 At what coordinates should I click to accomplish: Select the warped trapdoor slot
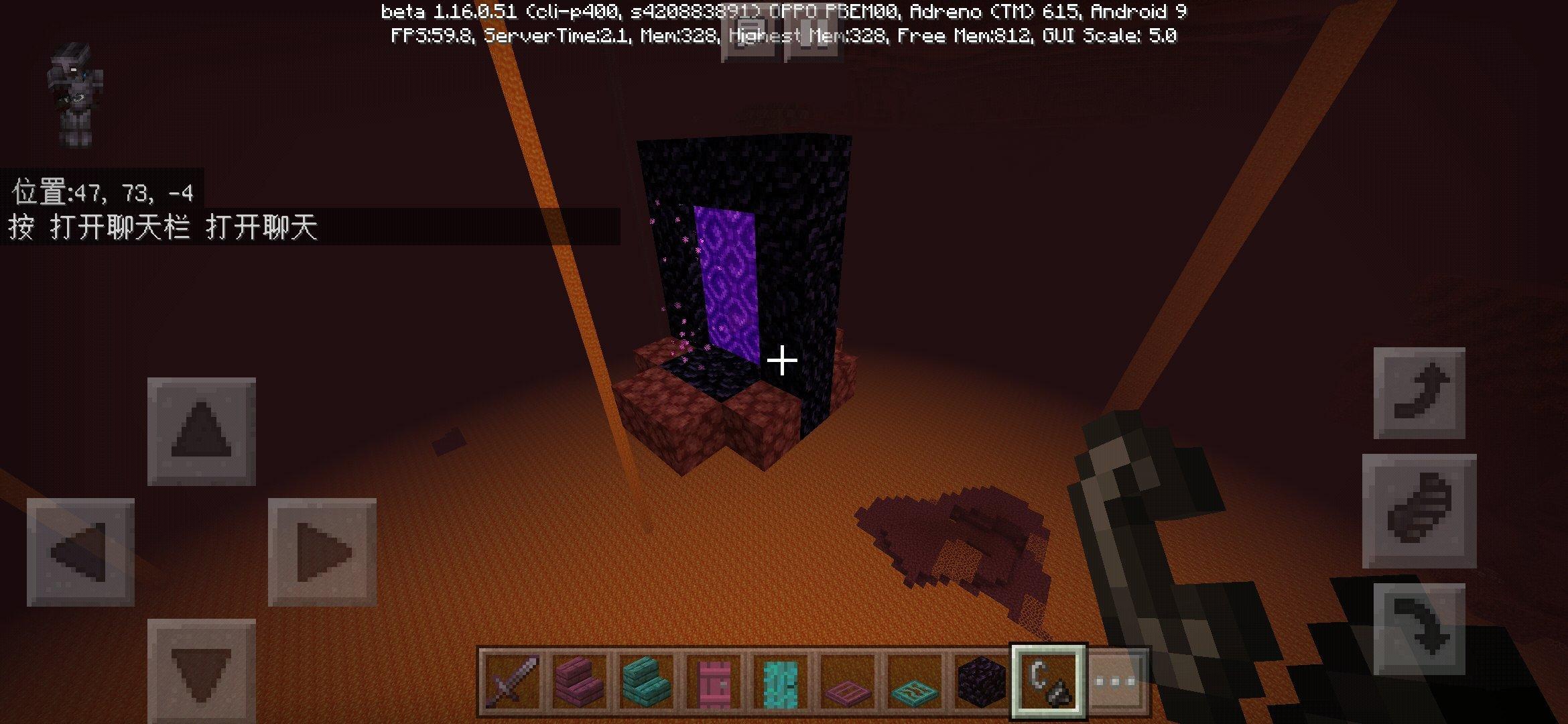pyautogui.click(x=914, y=682)
